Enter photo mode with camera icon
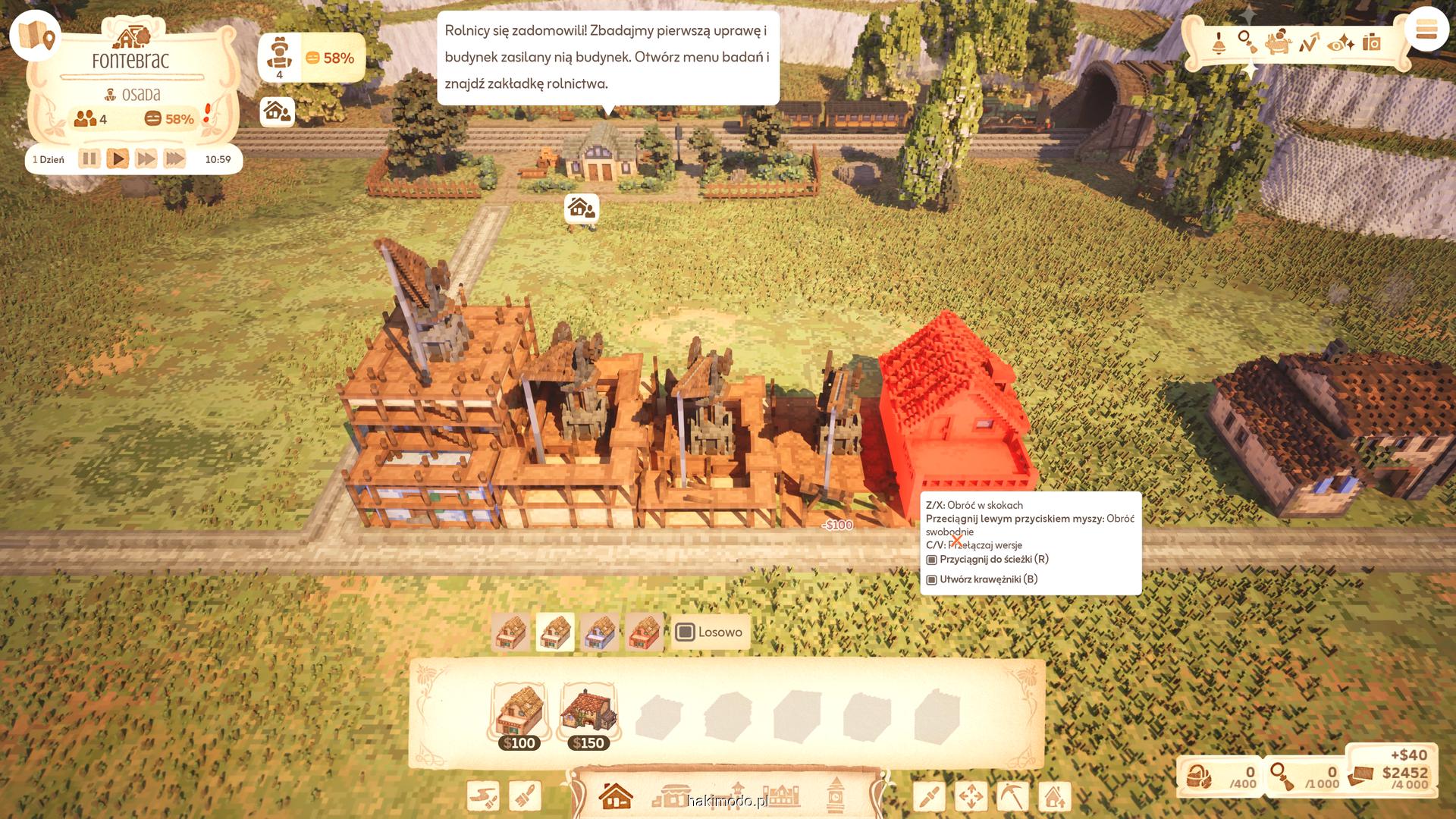The height and width of the screenshot is (819, 1456). pyautogui.click(x=1371, y=42)
